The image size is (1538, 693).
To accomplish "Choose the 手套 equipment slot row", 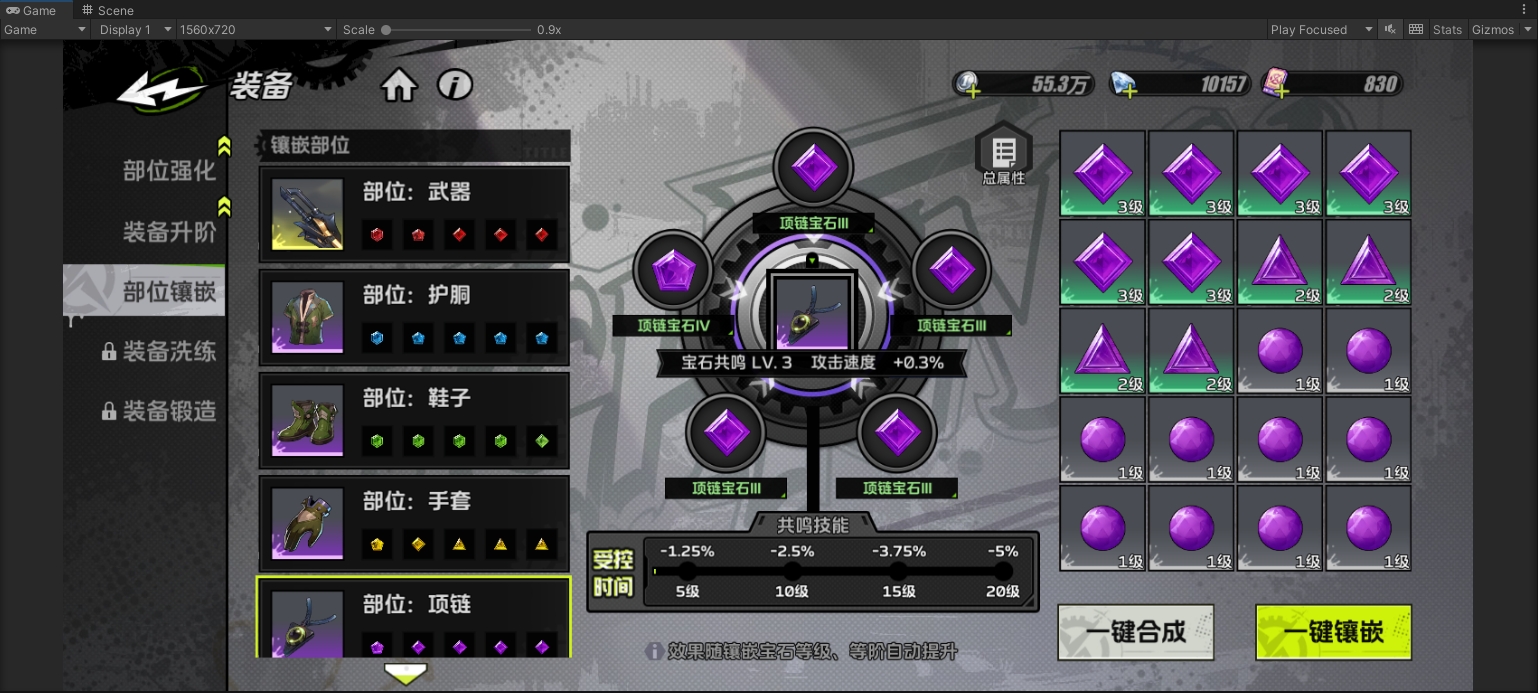I will coord(414,523).
